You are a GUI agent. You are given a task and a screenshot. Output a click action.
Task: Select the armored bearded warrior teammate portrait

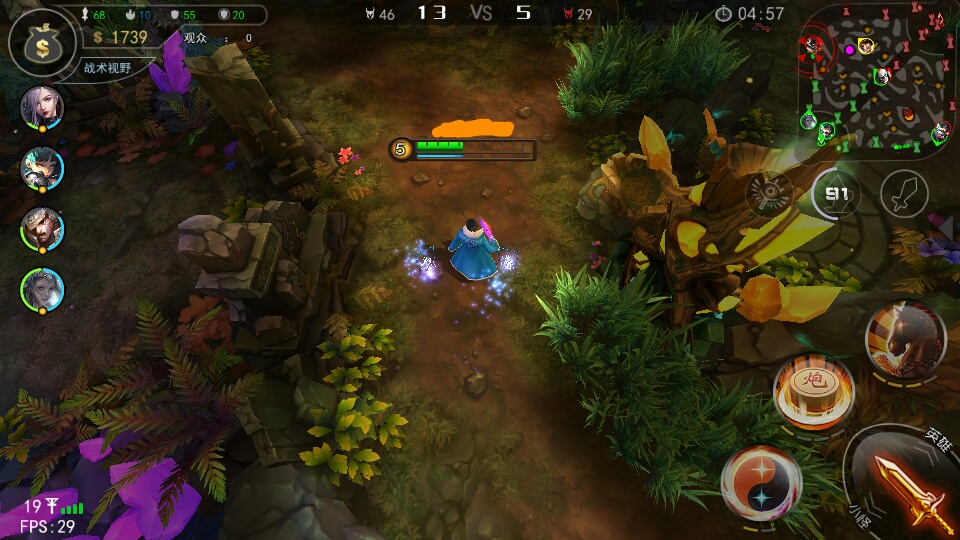pyautogui.click(x=42, y=229)
